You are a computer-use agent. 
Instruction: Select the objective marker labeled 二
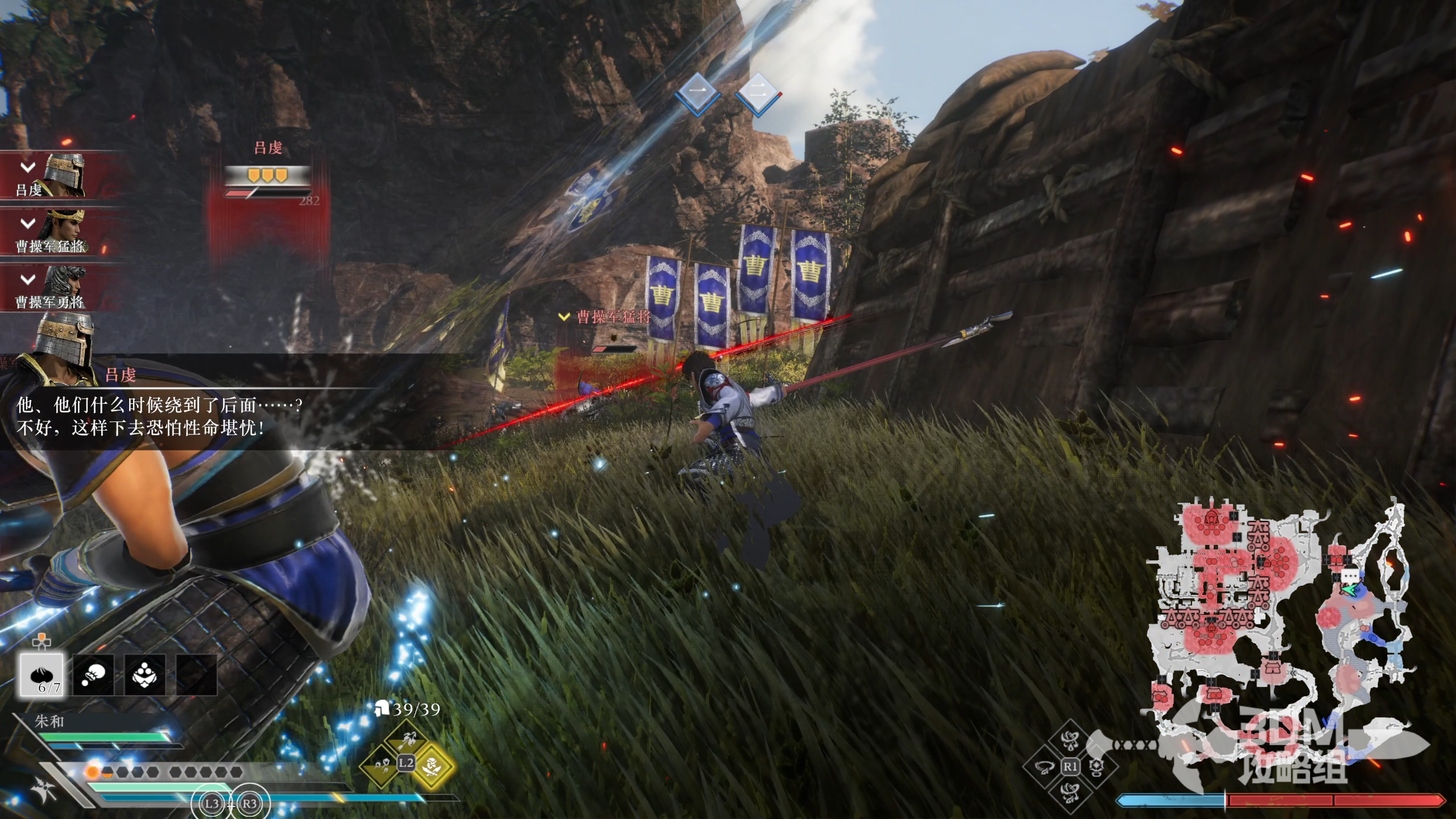(x=757, y=92)
